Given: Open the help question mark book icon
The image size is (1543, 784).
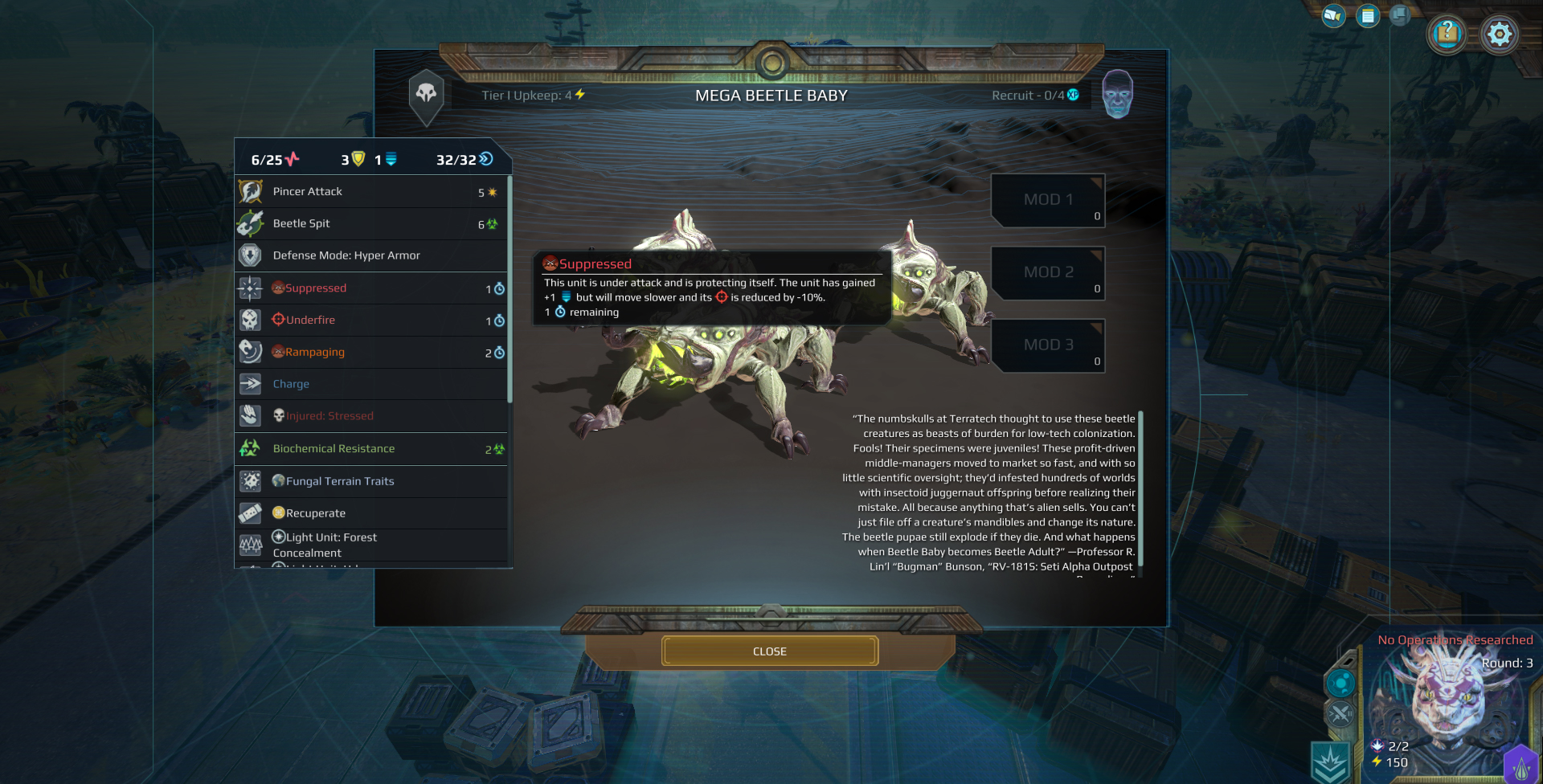Looking at the screenshot, I should click(1447, 34).
